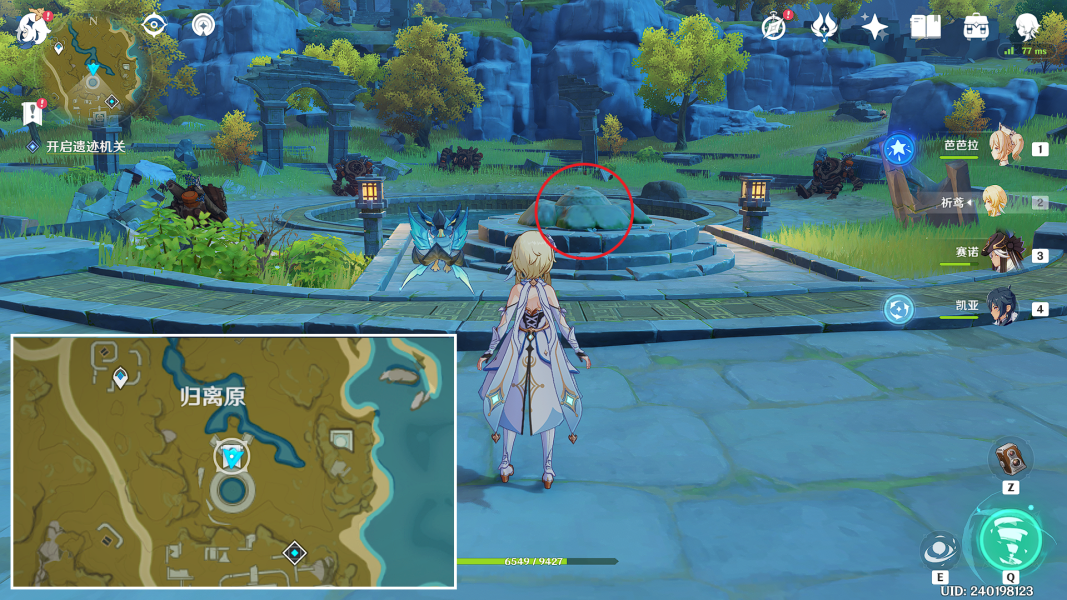
Task: Open the quest log bookmark icon
Action: pyautogui.click(x=32, y=112)
